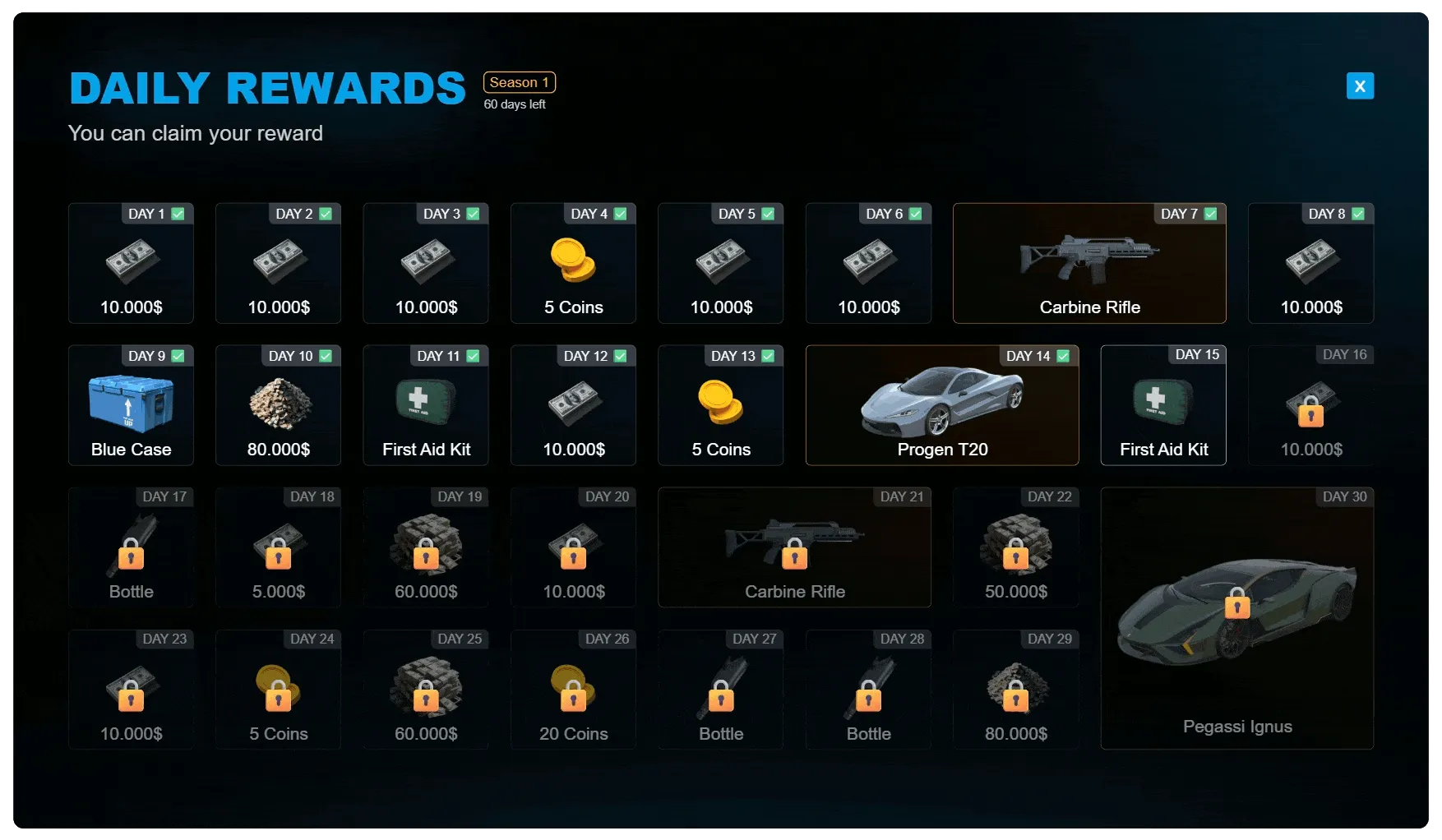Click the Season 1 badge

(519, 82)
